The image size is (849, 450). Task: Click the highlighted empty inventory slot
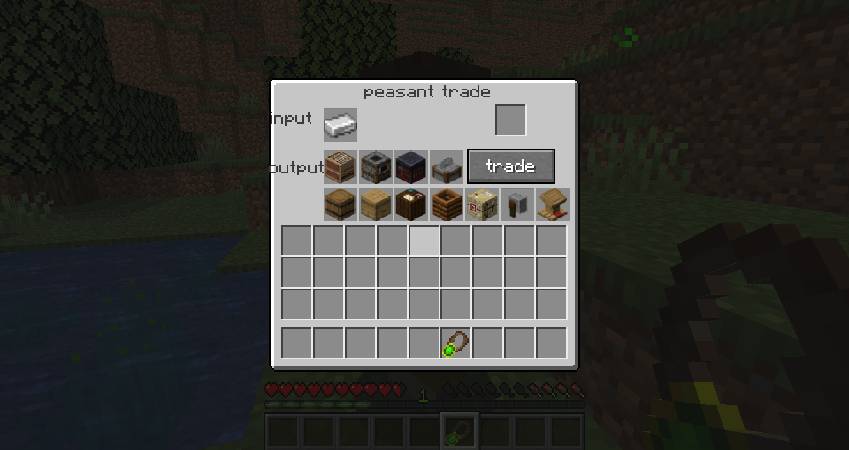click(423, 241)
